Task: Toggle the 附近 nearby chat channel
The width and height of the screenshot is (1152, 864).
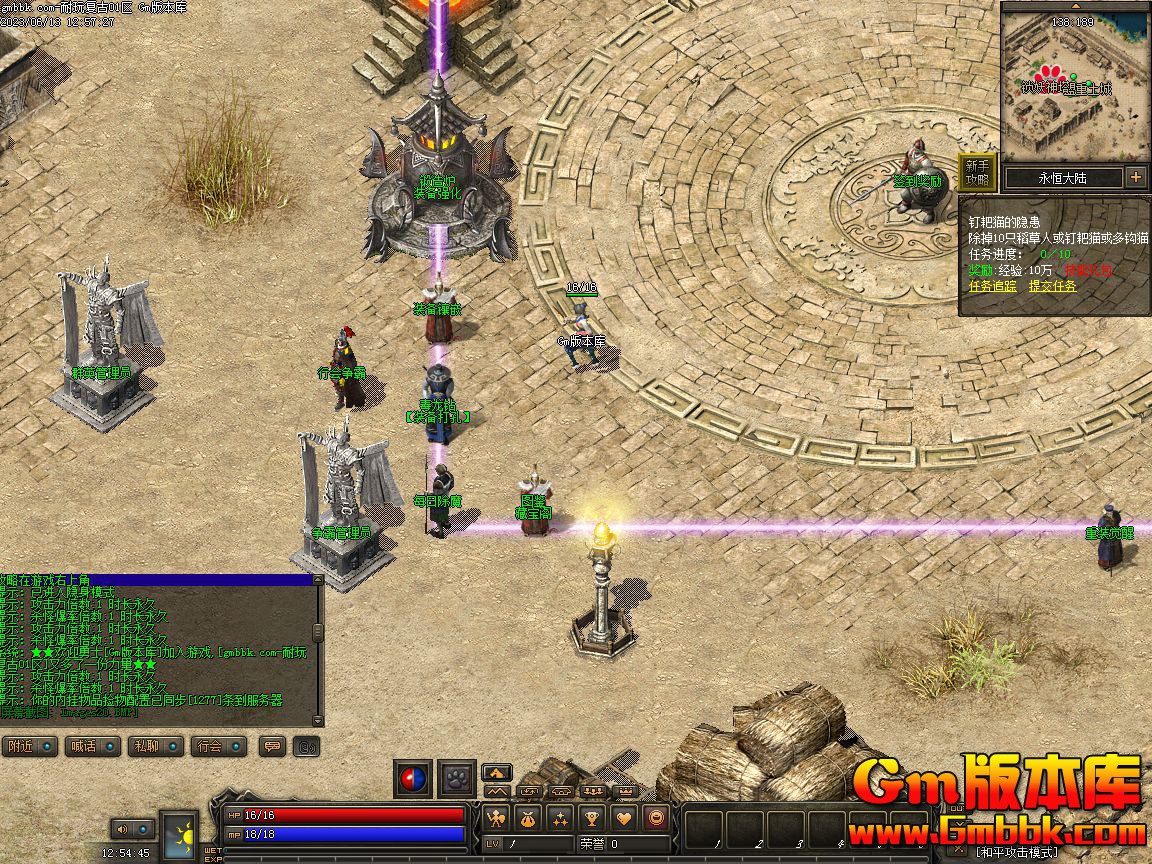Action: 29,746
